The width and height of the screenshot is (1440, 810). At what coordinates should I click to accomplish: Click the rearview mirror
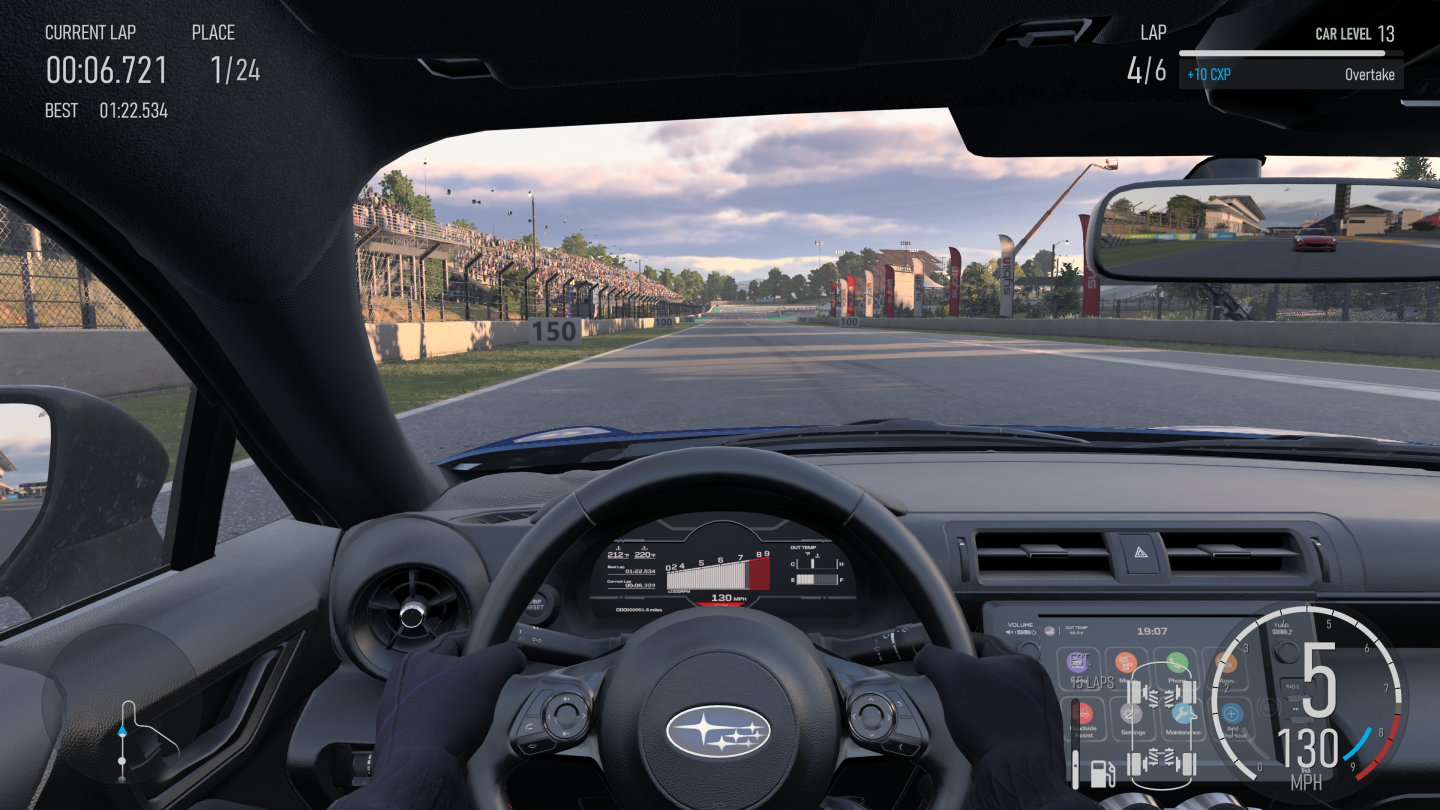(1245, 230)
